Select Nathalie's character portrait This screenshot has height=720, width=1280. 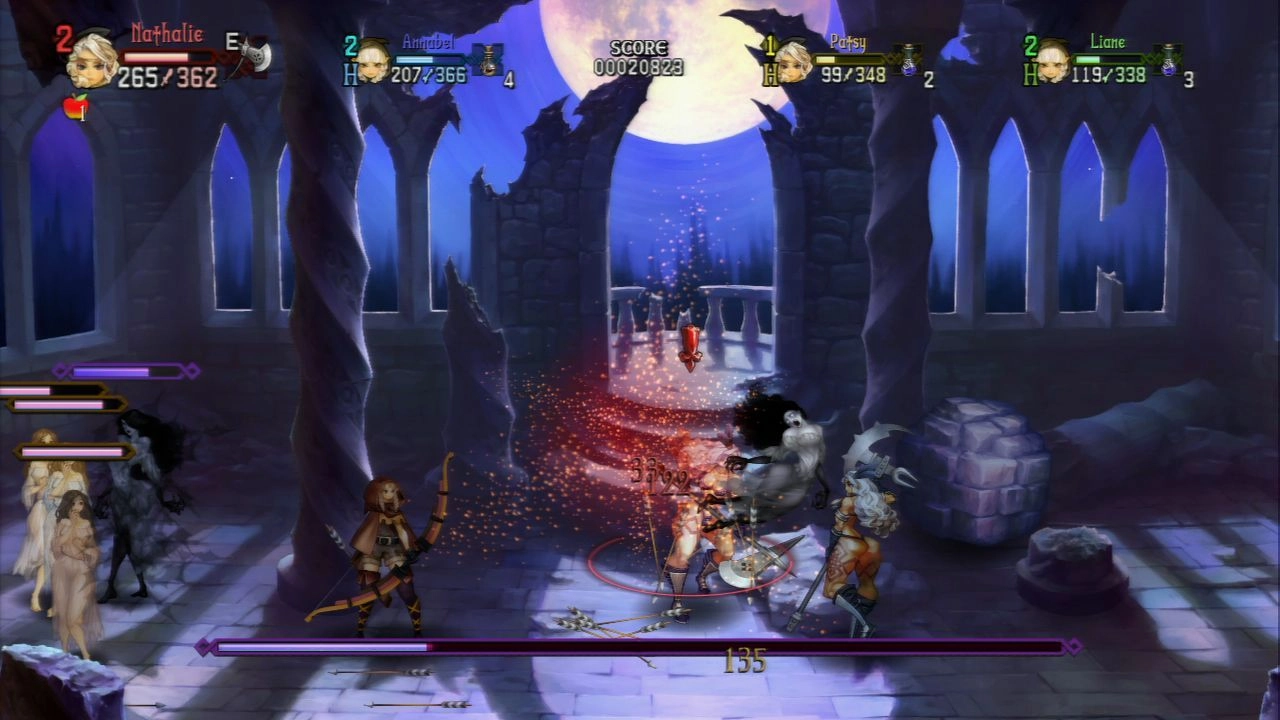click(x=92, y=60)
